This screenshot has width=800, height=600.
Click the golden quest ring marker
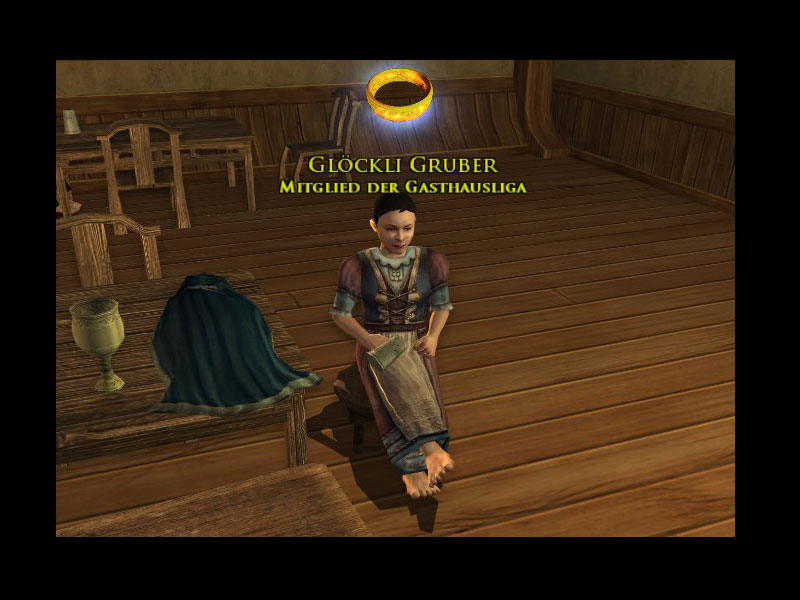point(399,93)
